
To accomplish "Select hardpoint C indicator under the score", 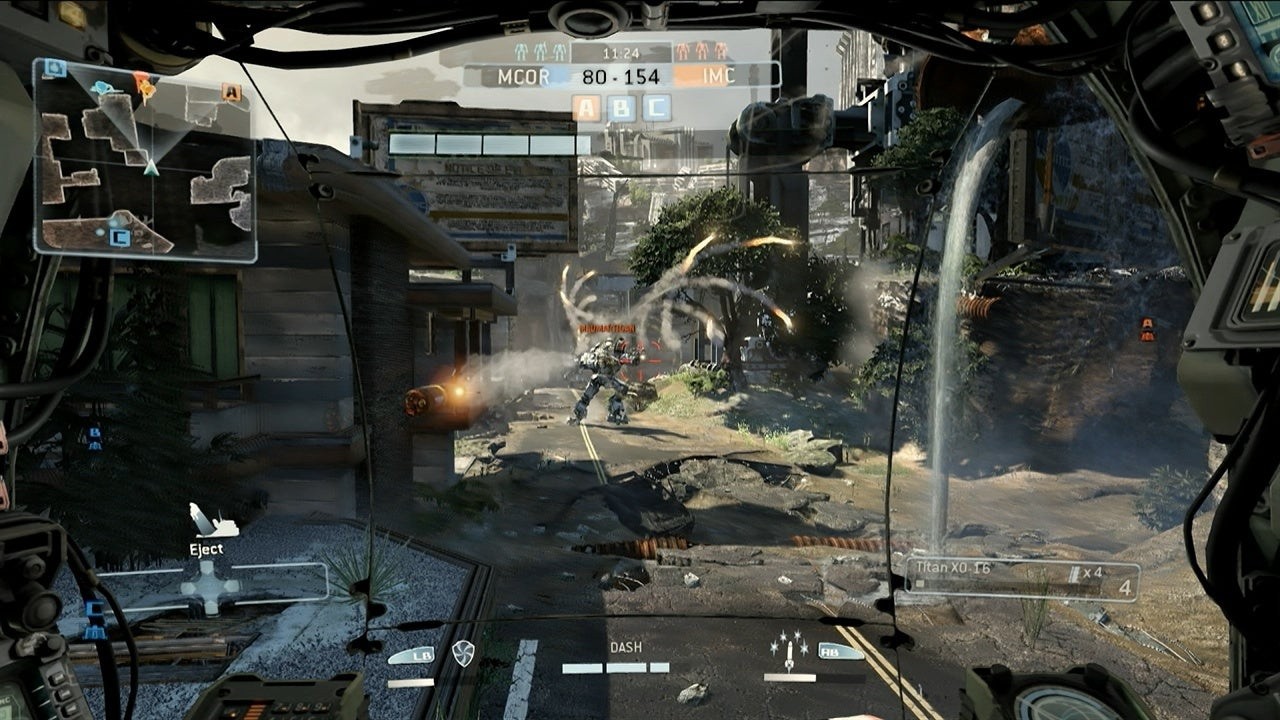I will (x=656, y=108).
